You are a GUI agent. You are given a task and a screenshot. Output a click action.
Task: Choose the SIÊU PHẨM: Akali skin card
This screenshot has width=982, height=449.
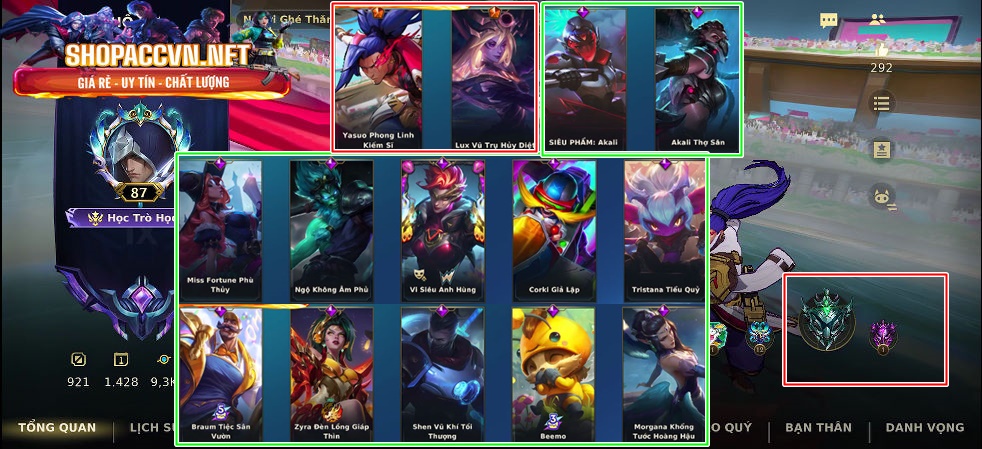[x=584, y=78]
